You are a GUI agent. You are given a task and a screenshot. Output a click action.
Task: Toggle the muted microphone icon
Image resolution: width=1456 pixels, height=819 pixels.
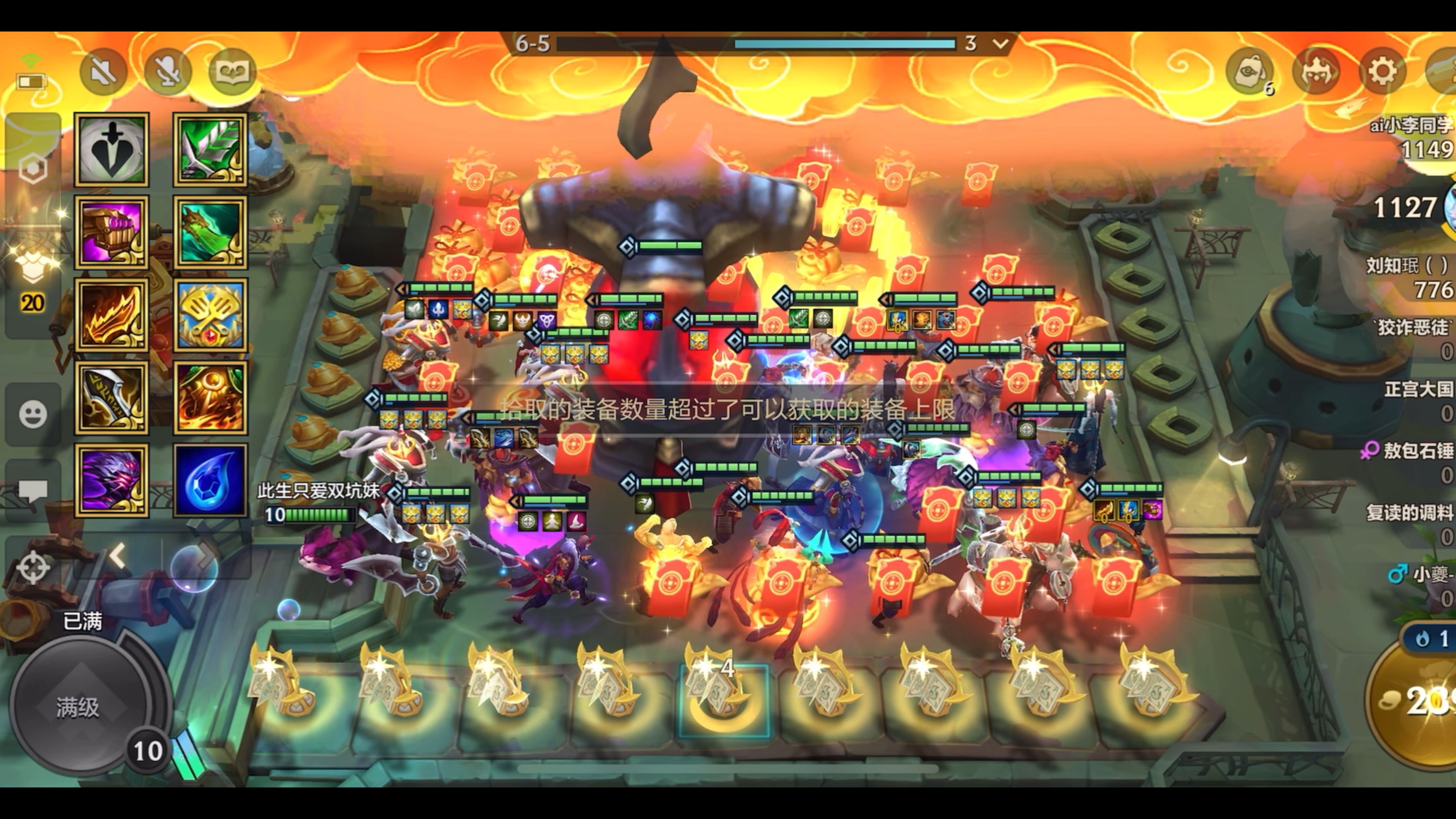click(x=167, y=72)
